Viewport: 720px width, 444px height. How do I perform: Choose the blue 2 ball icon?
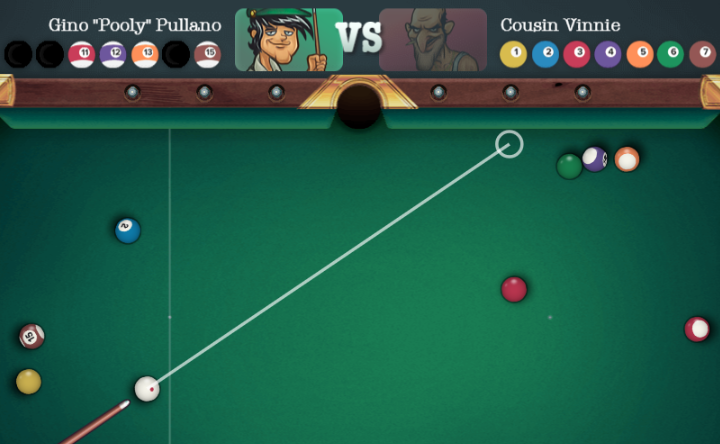point(545,54)
